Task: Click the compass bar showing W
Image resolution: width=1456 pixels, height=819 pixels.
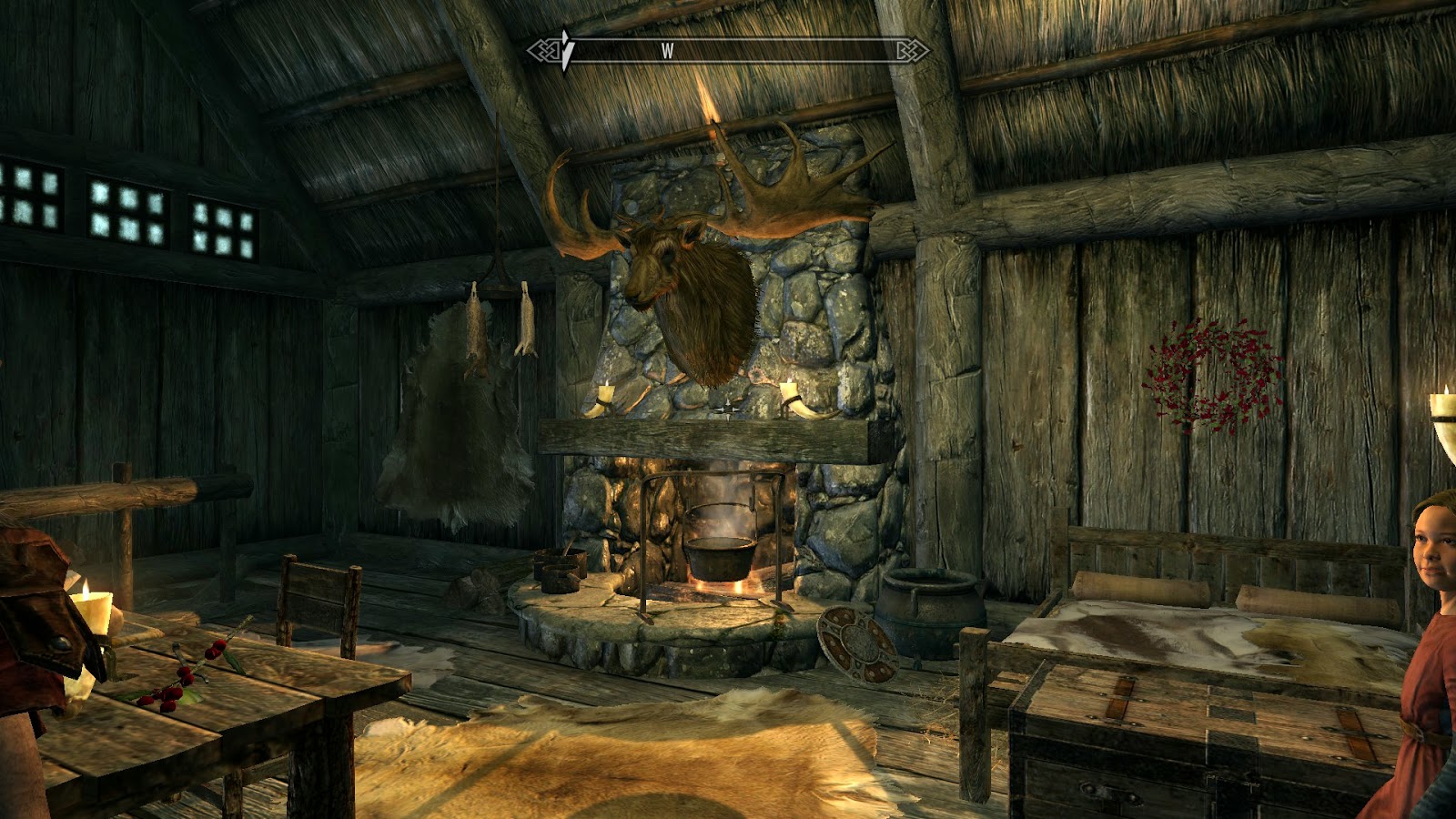Action: tap(728, 51)
